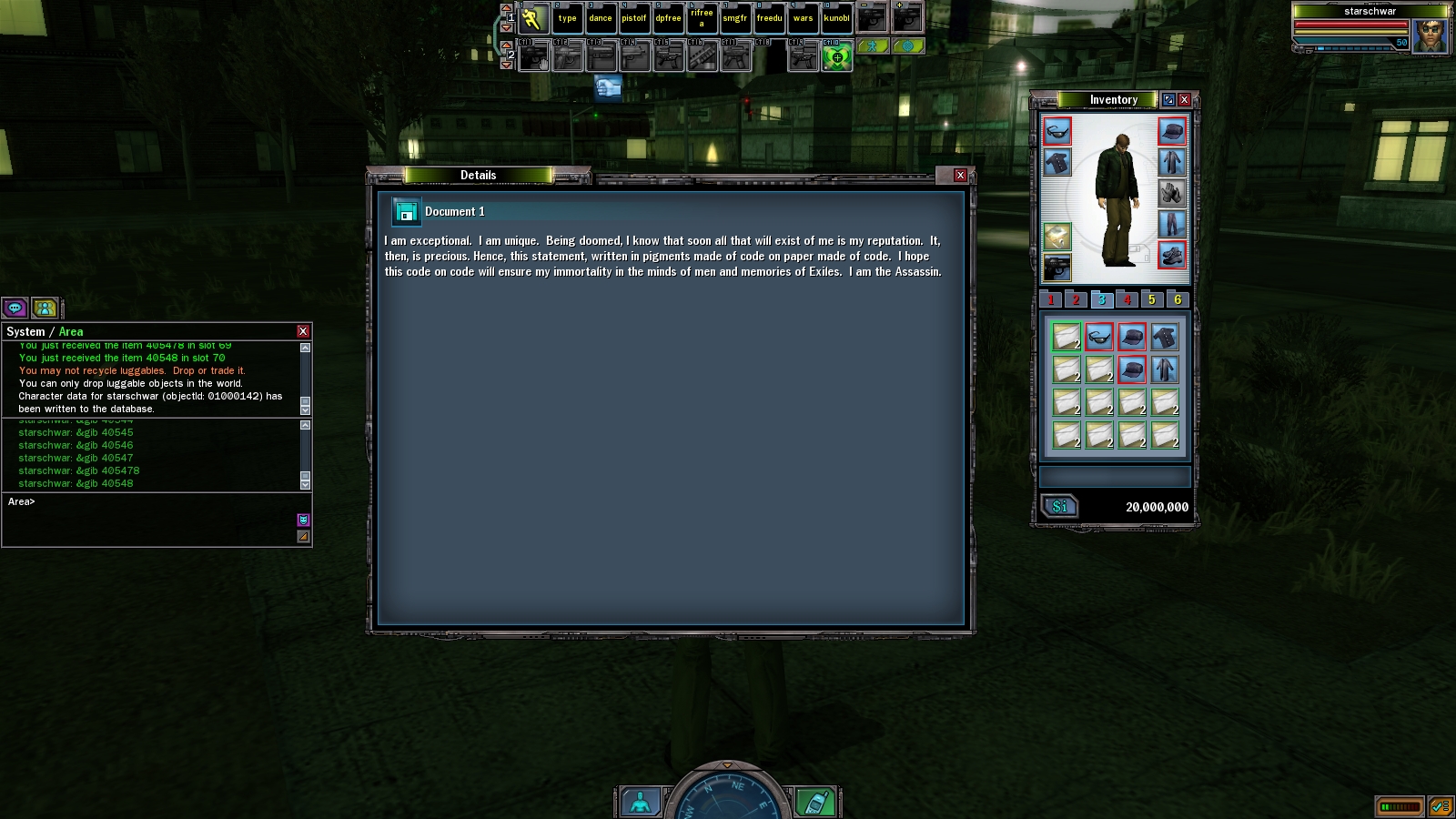This screenshot has height=819, width=1456.
Task: Select the equipped sunglasses slot
Action: (1057, 132)
